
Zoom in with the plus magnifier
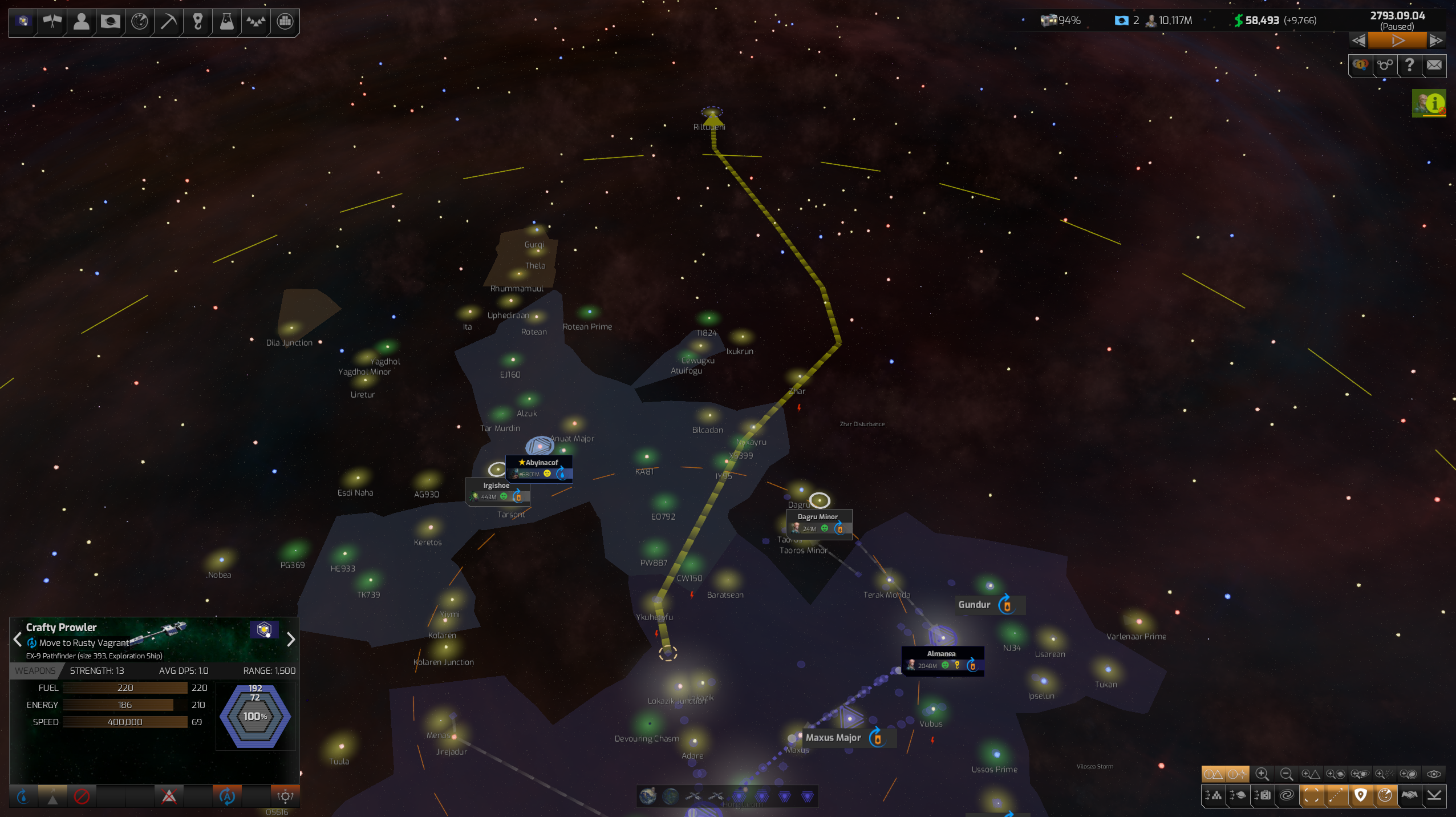pyautogui.click(x=1262, y=774)
